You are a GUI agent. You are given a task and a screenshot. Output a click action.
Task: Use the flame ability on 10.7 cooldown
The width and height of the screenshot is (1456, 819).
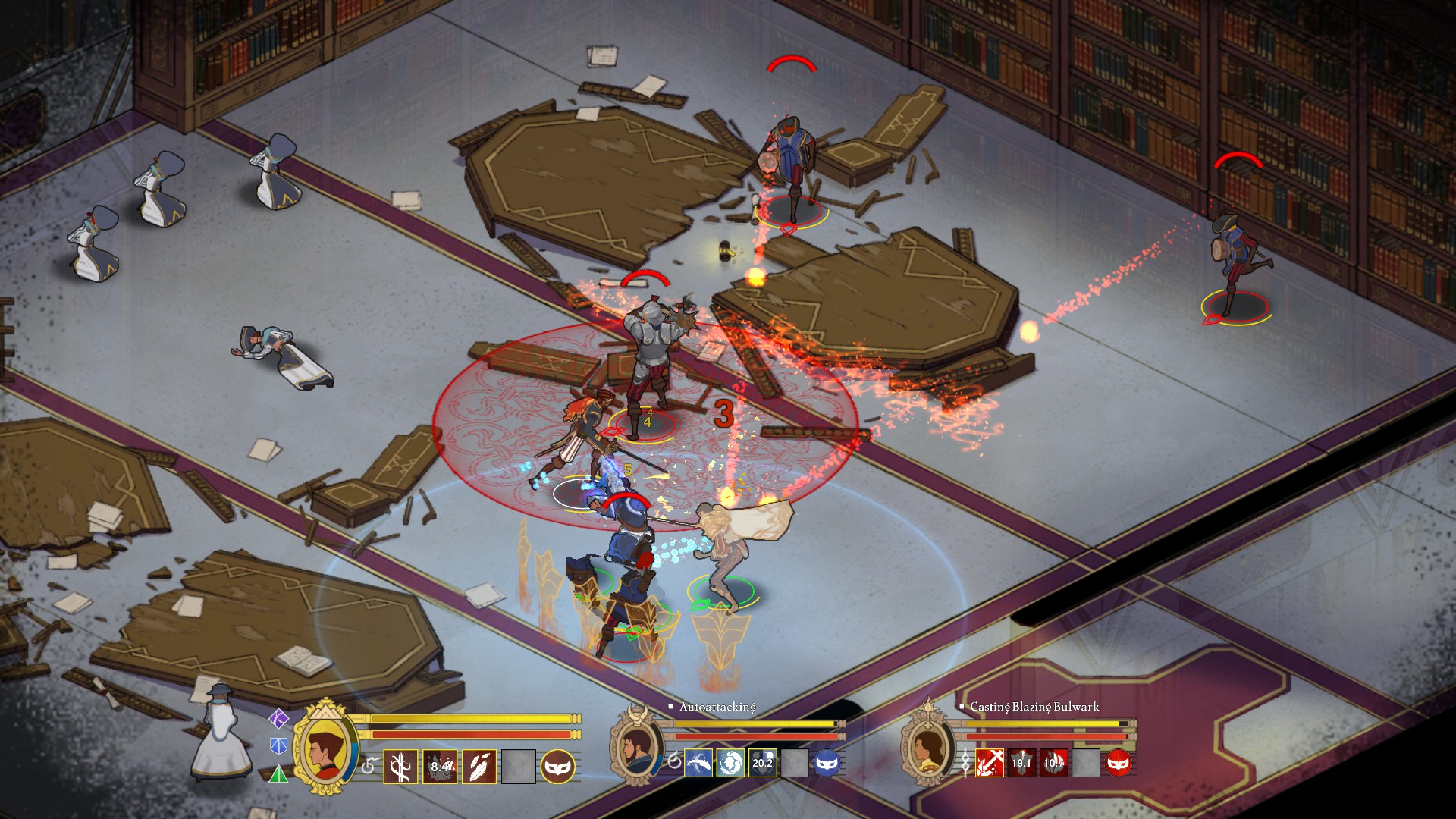tap(1053, 763)
